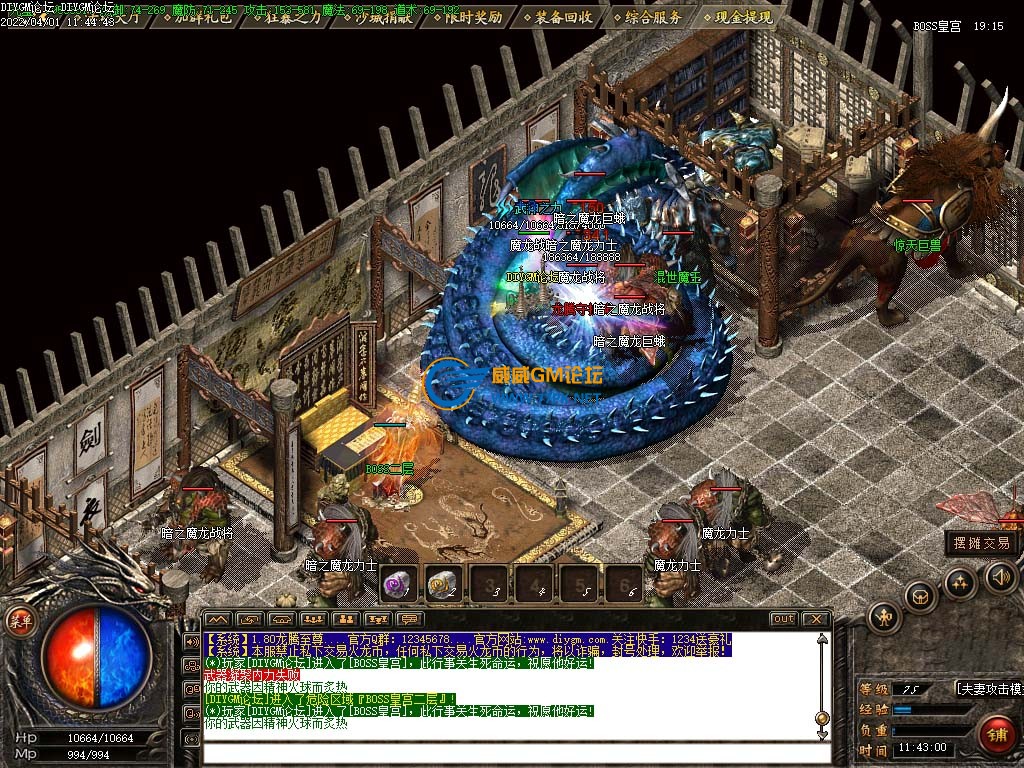The image size is (1024, 768).
Task: Open the character sheet round icon
Action: (885, 618)
